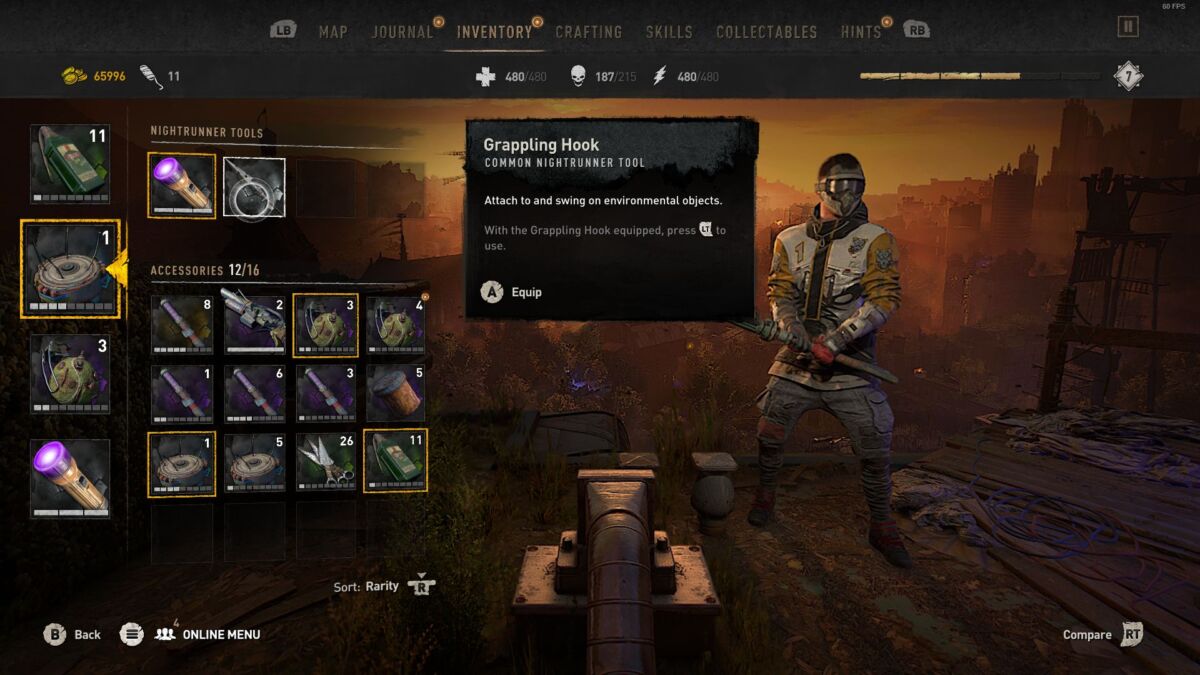This screenshot has height=675, width=1200.
Task: Click the pause icon in the top corner
Action: tap(1128, 26)
